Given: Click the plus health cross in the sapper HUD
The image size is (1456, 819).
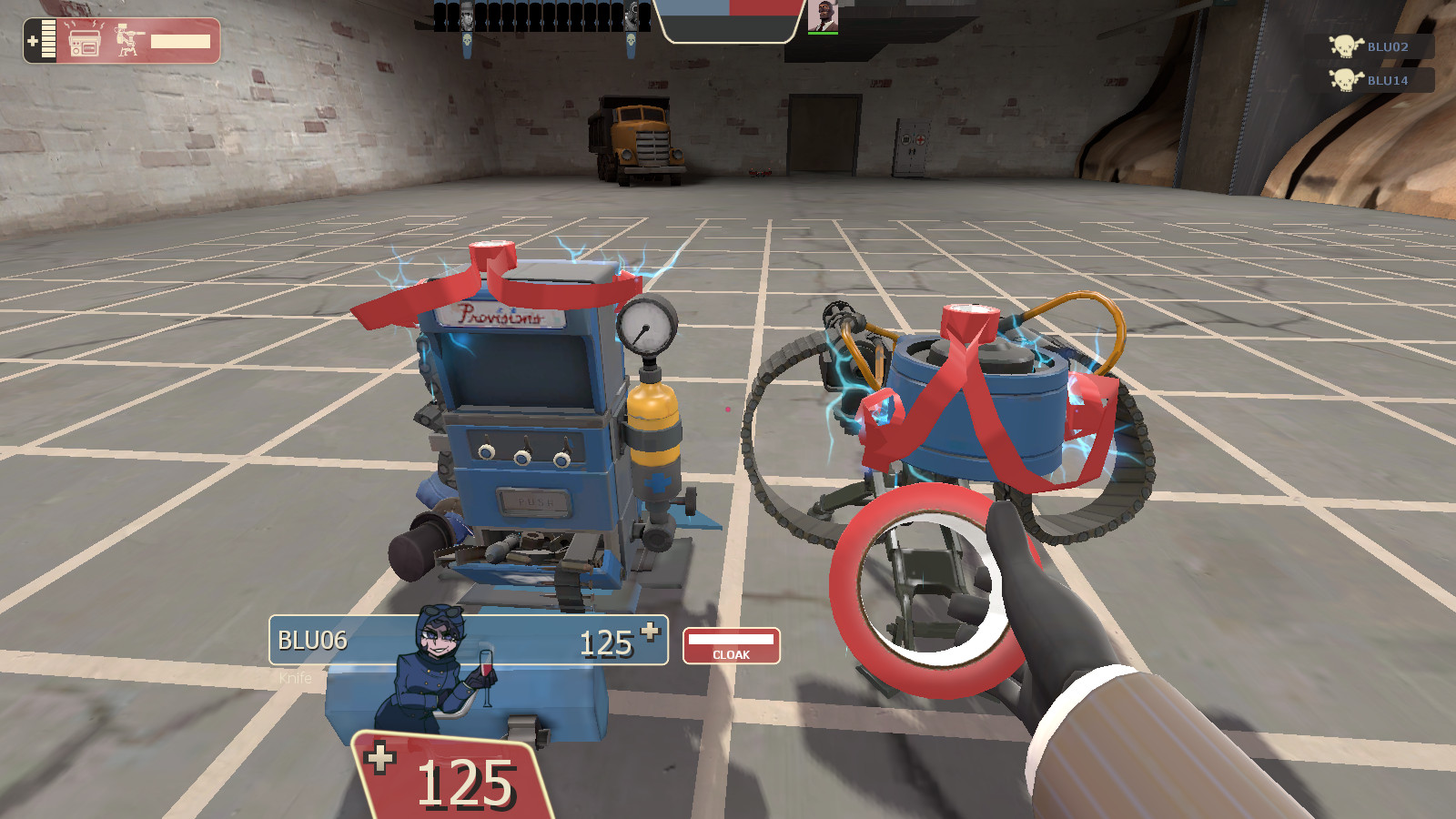Looking at the screenshot, I should pyautogui.click(x=34, y=39).
